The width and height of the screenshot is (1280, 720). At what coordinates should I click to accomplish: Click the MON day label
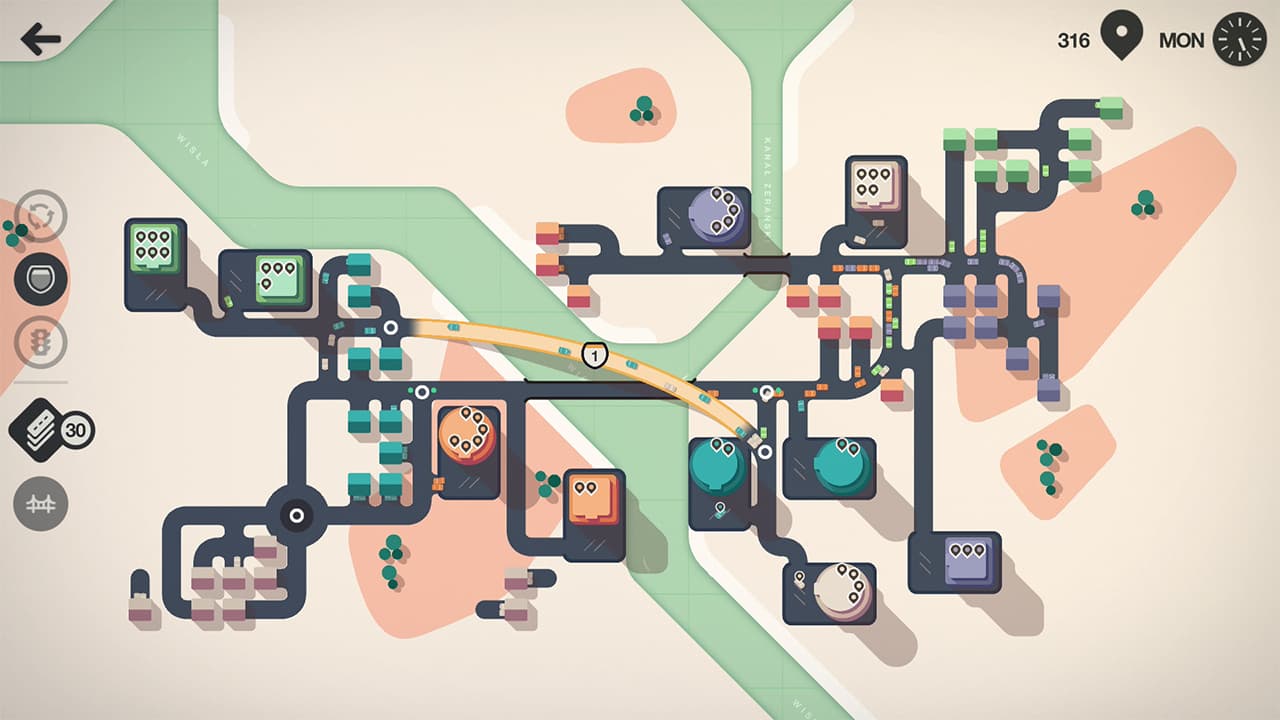point(1180,41)
